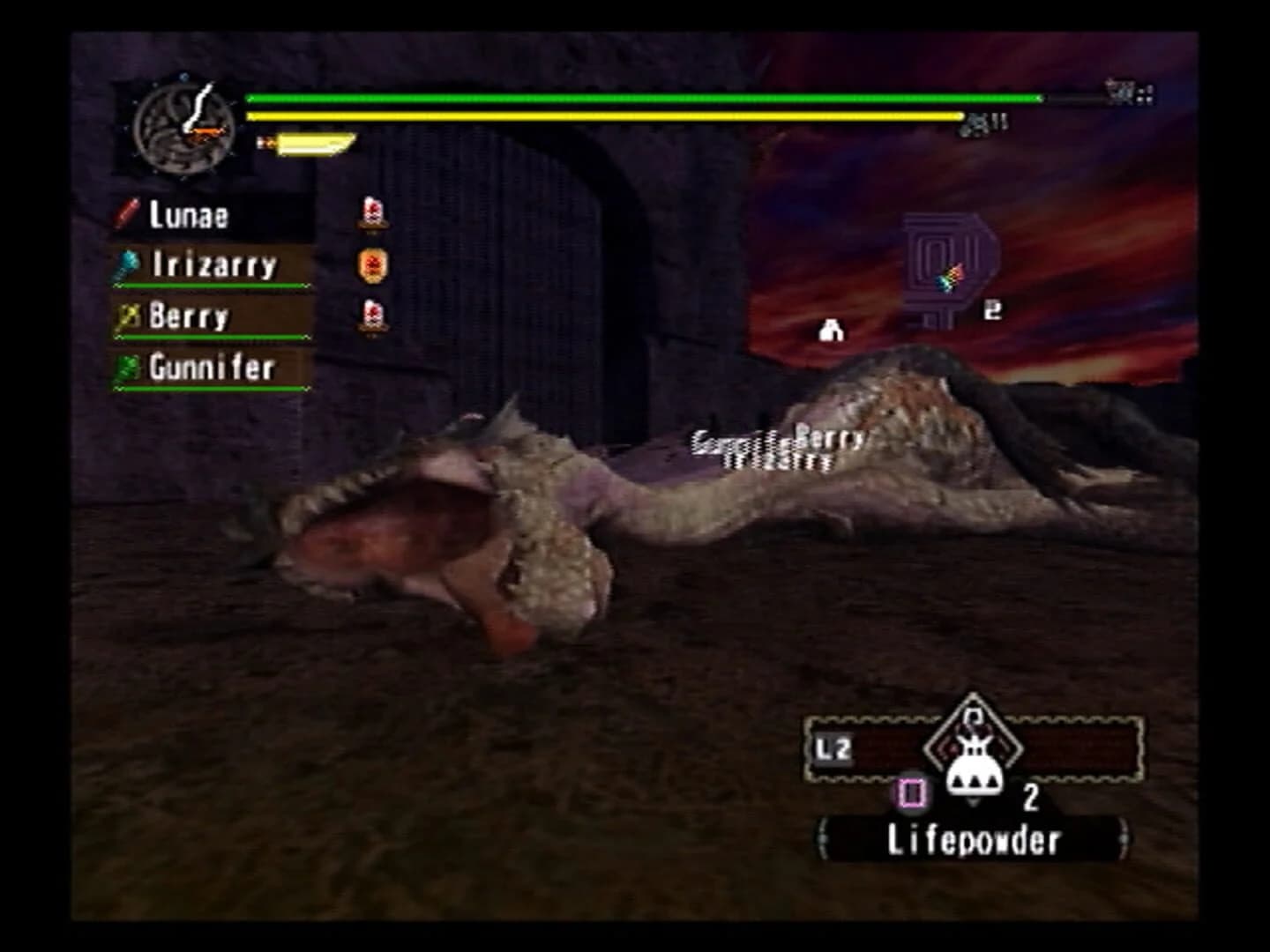Image resolution: width=1270 pixels, height=952 pixels.
Task: Click the down arrow under the item diamond
Action: pyautogui.click(x=975, y=800)
